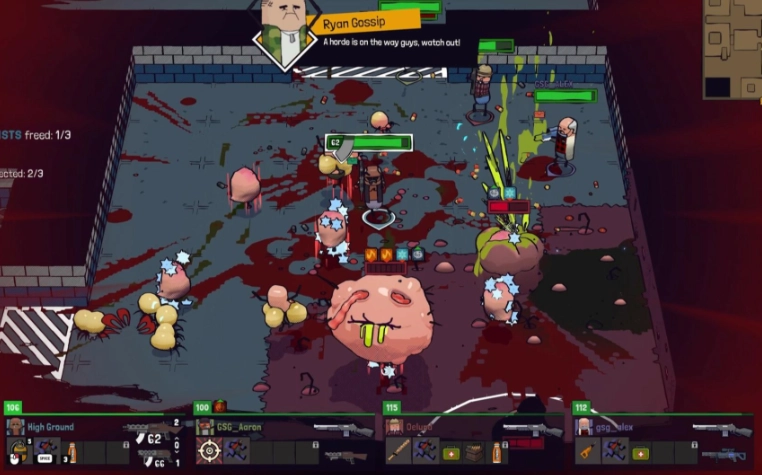Select the orange power drill slot
This screenshot has width=762, height=475.
pyautogui.click(x=587, y=452)
